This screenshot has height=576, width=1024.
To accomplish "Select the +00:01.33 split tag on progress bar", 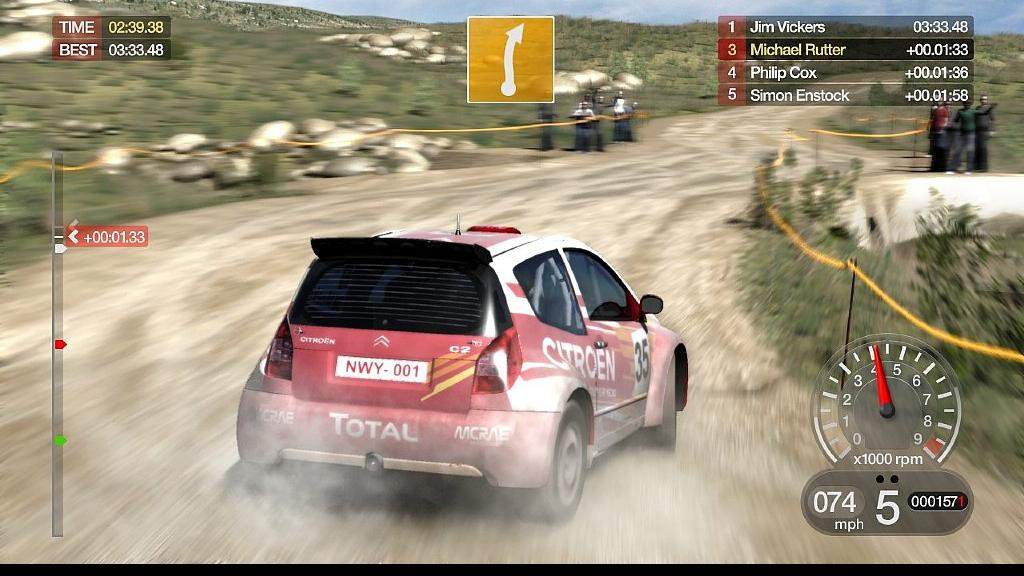I will (108, 237).
